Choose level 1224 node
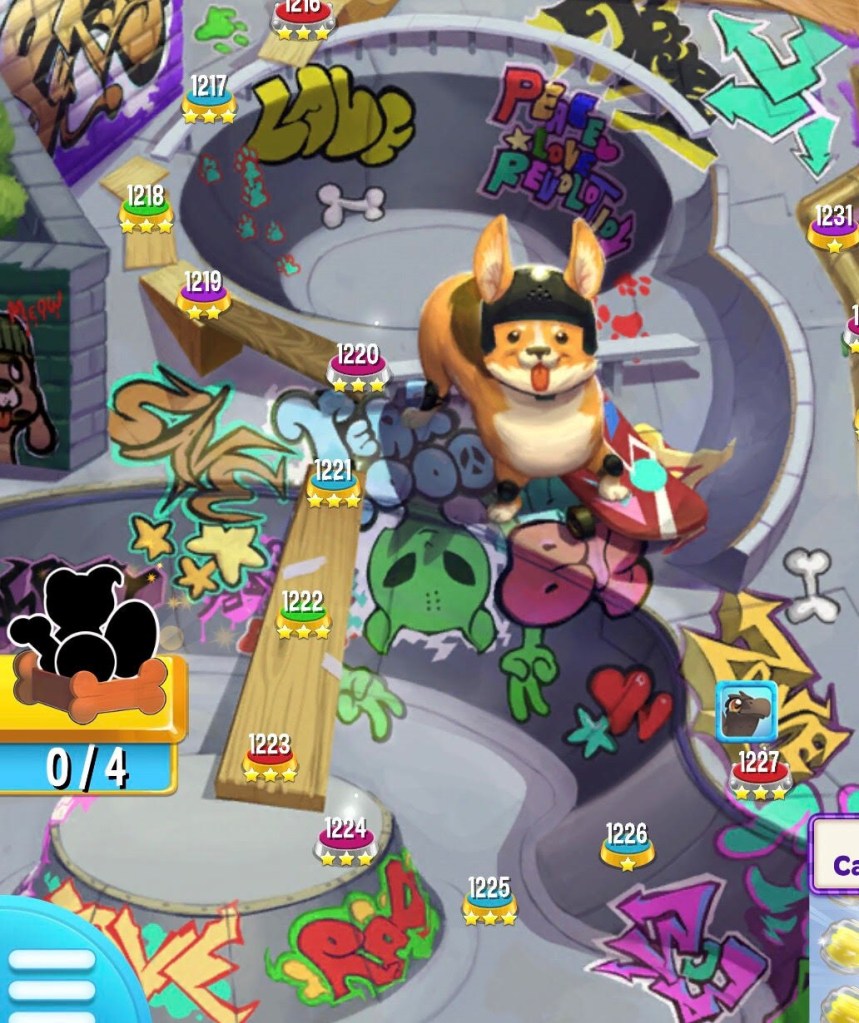 pyautogui.click(x=345, y=842)
